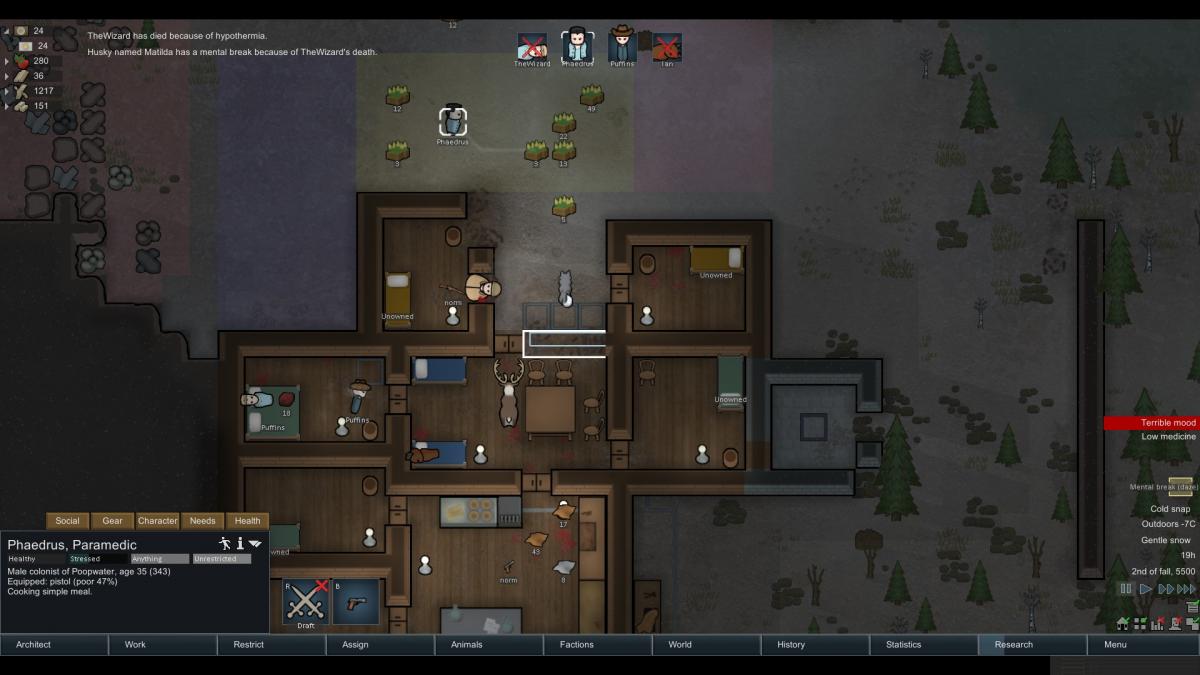This screenshot has width=1200, height=675.
Task: Select Puffins in the colonist bar
Action: pos(622,46)
